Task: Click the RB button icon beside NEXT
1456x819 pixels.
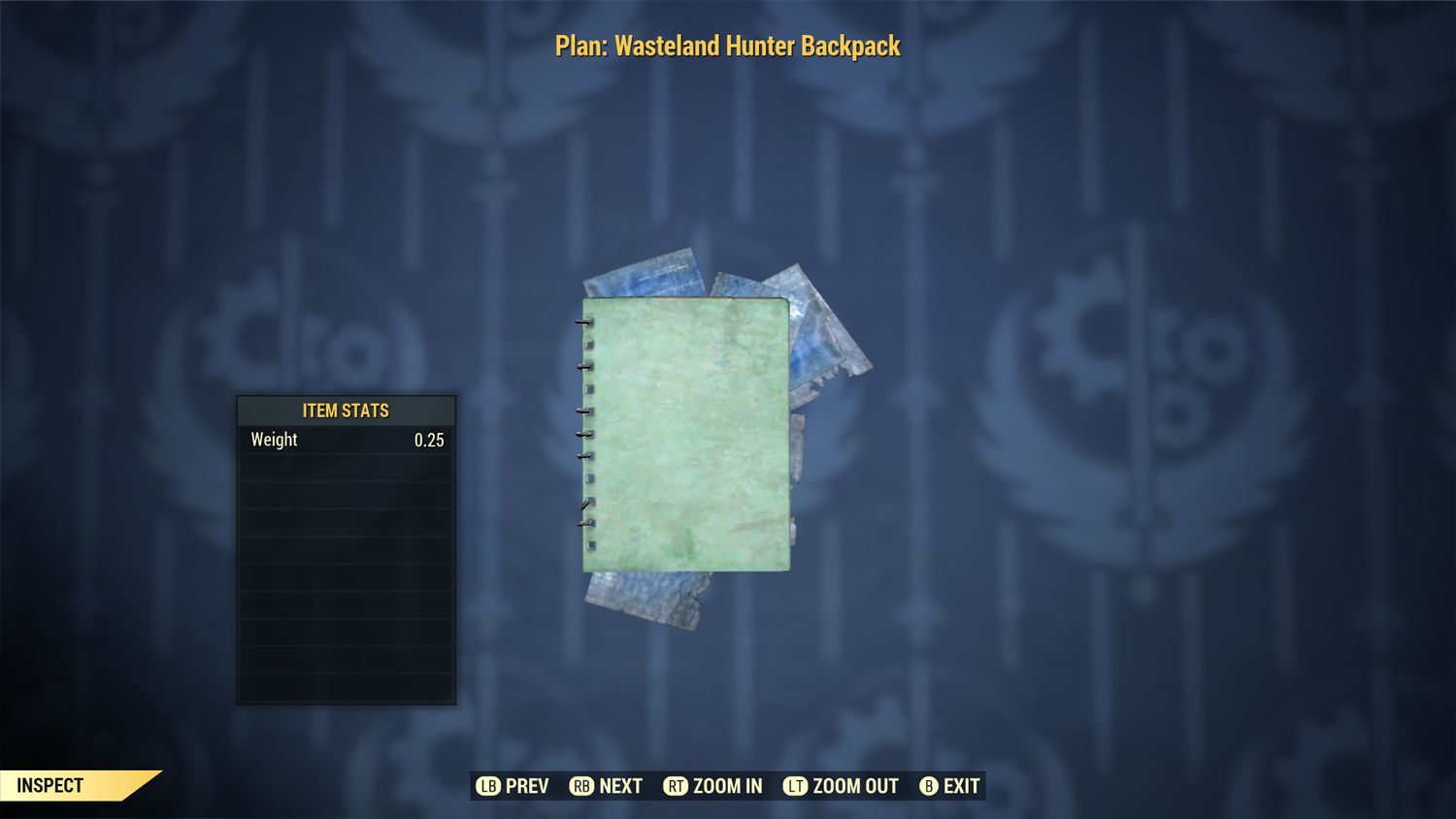Action: (x=581, y=786)
